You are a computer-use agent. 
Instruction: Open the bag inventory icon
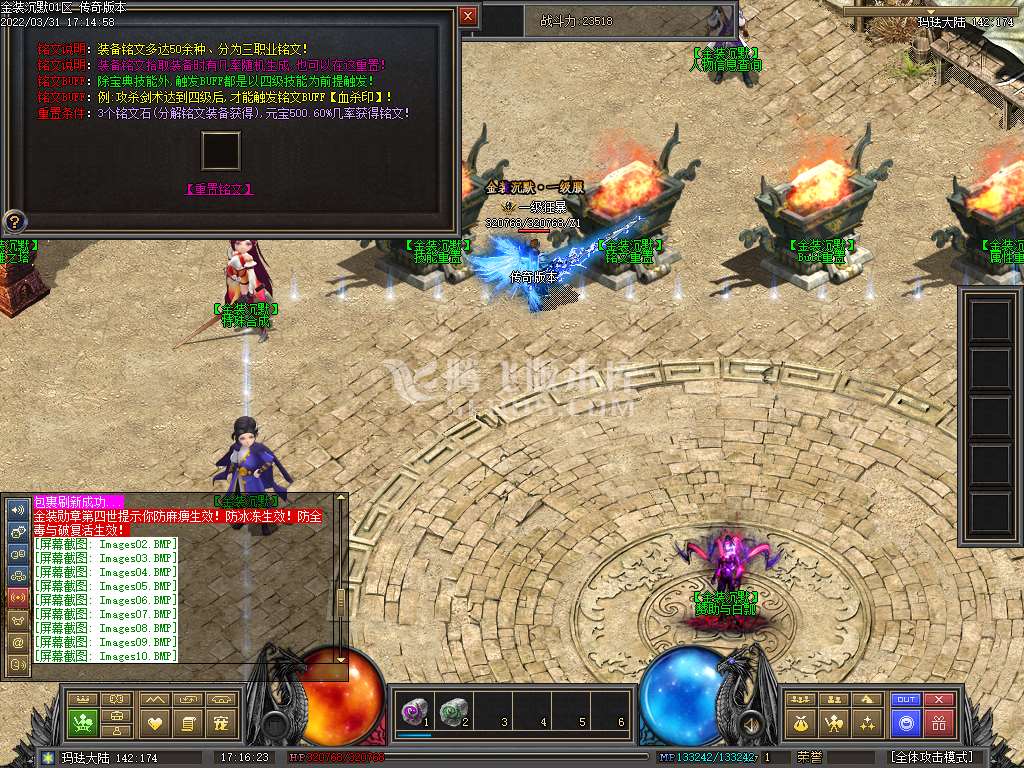click(x=801, y=722)
